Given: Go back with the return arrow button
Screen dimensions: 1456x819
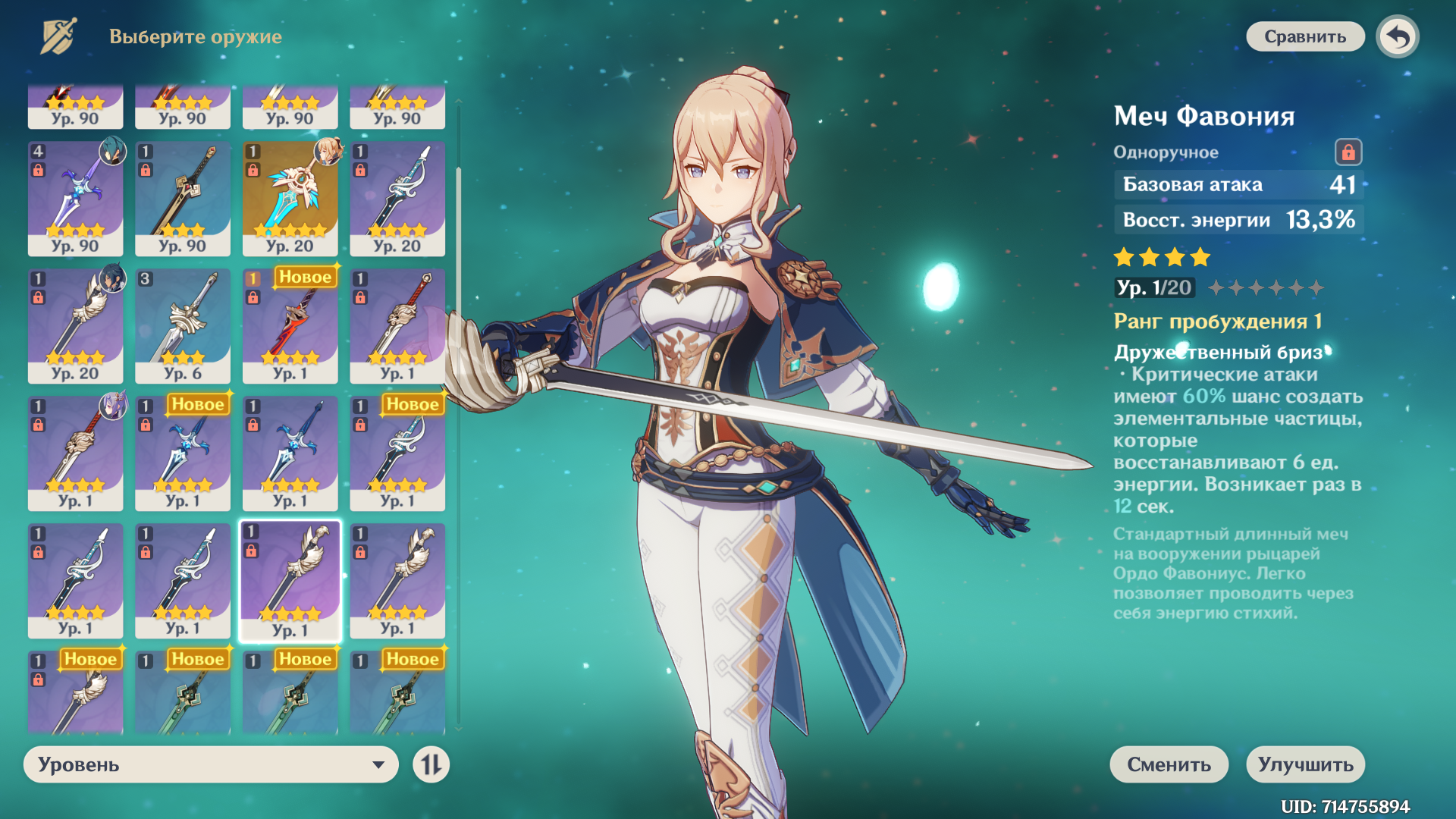Looking at the screenshot, I should pos(1398,36).
